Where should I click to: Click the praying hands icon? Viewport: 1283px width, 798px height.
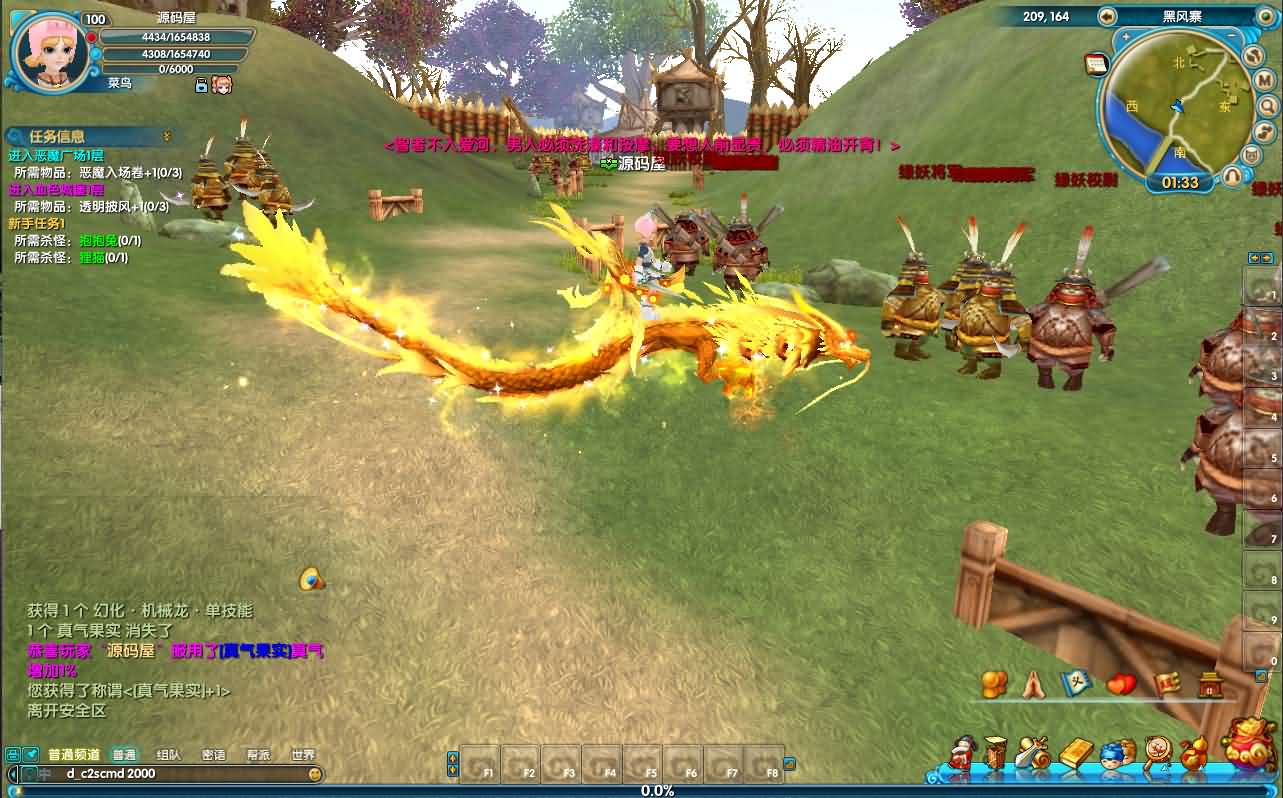click(x=1034, y=685)
